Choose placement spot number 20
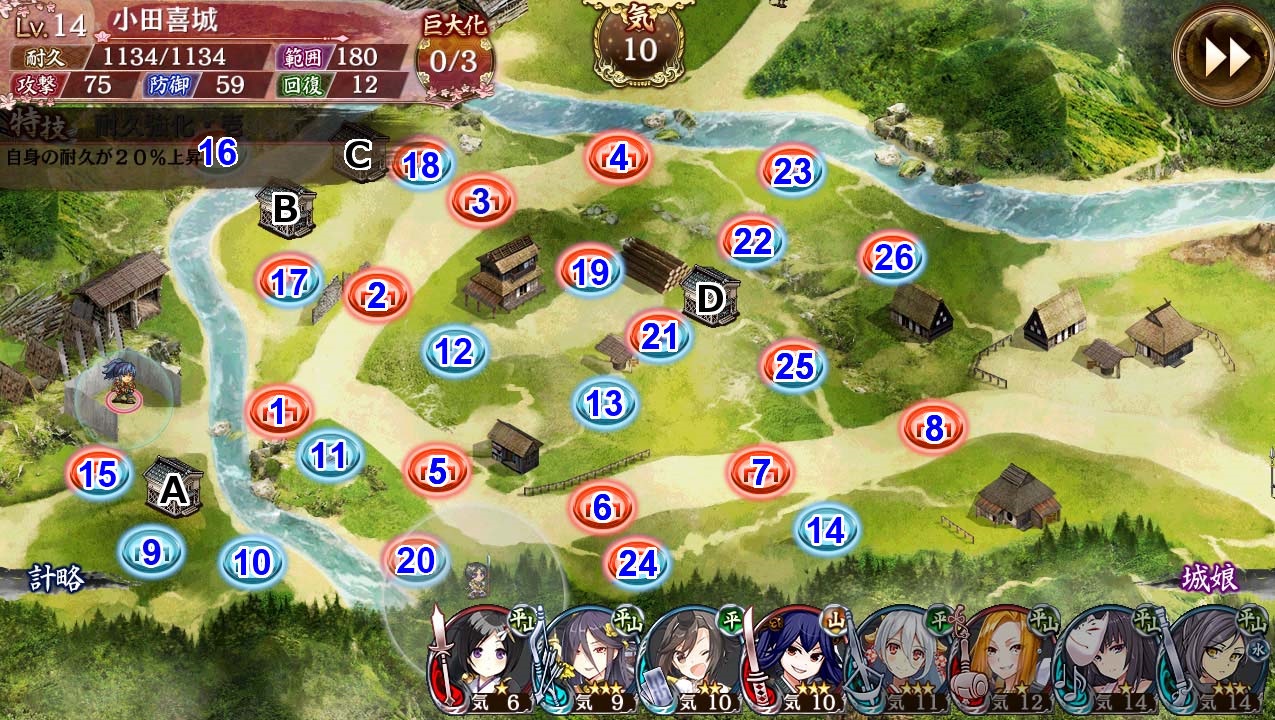The width and height of the screenshot is (1275, 720). (416, 561)
